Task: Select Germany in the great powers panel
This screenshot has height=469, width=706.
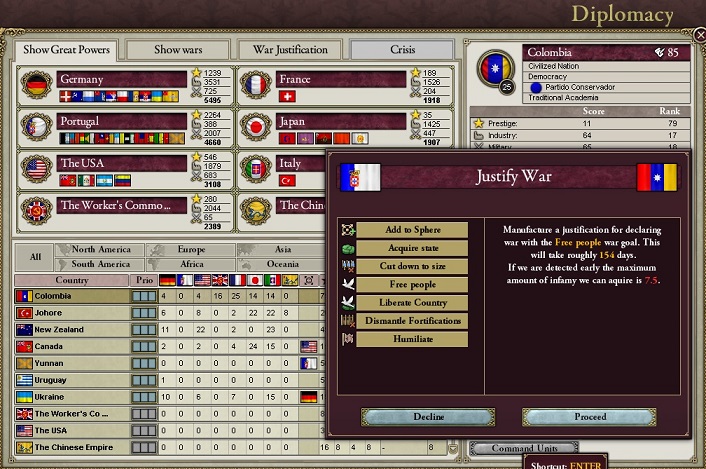Action: click(122, 79)
